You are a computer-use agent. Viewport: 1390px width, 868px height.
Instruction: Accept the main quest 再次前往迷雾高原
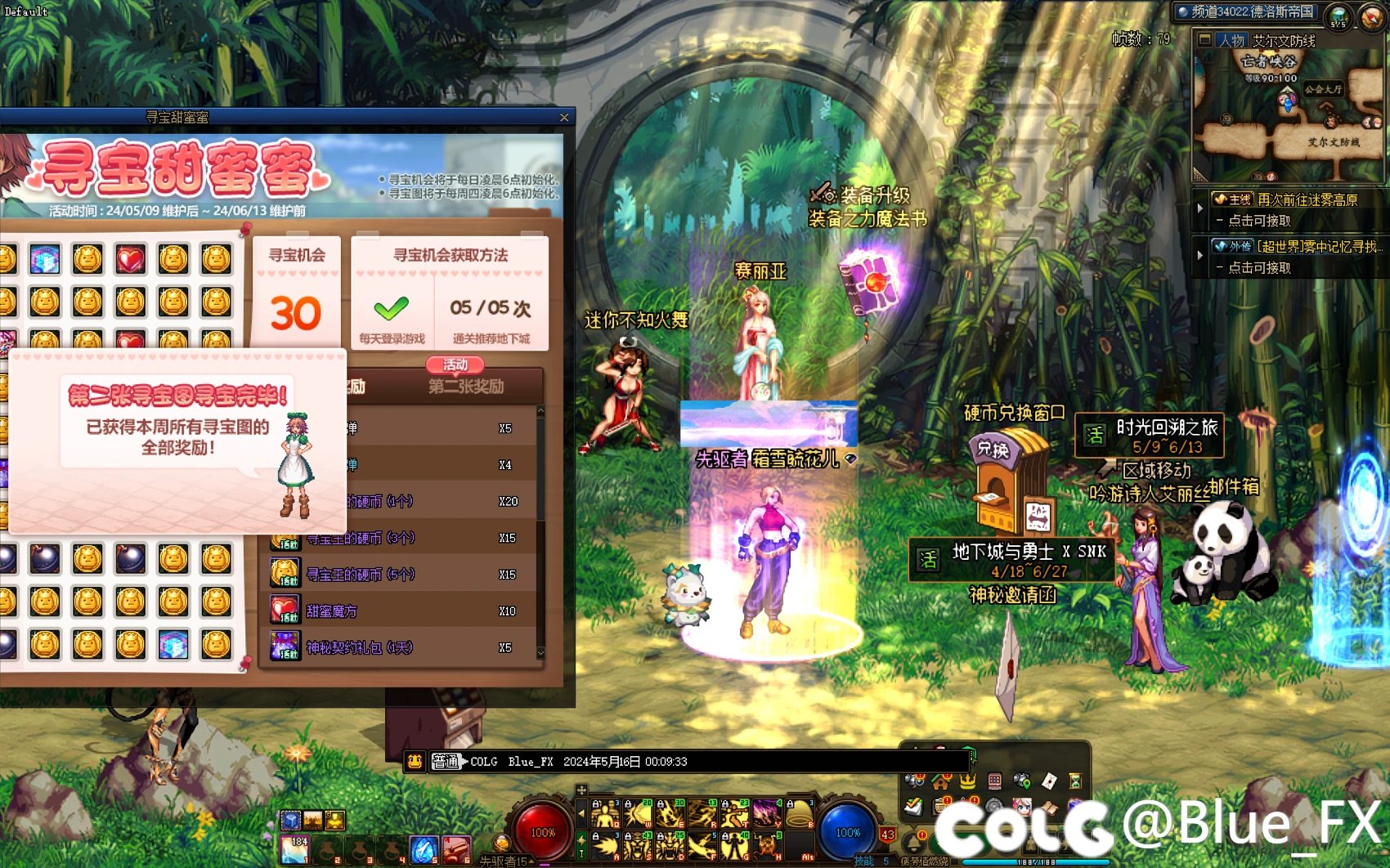click(x=1306, y=199)
